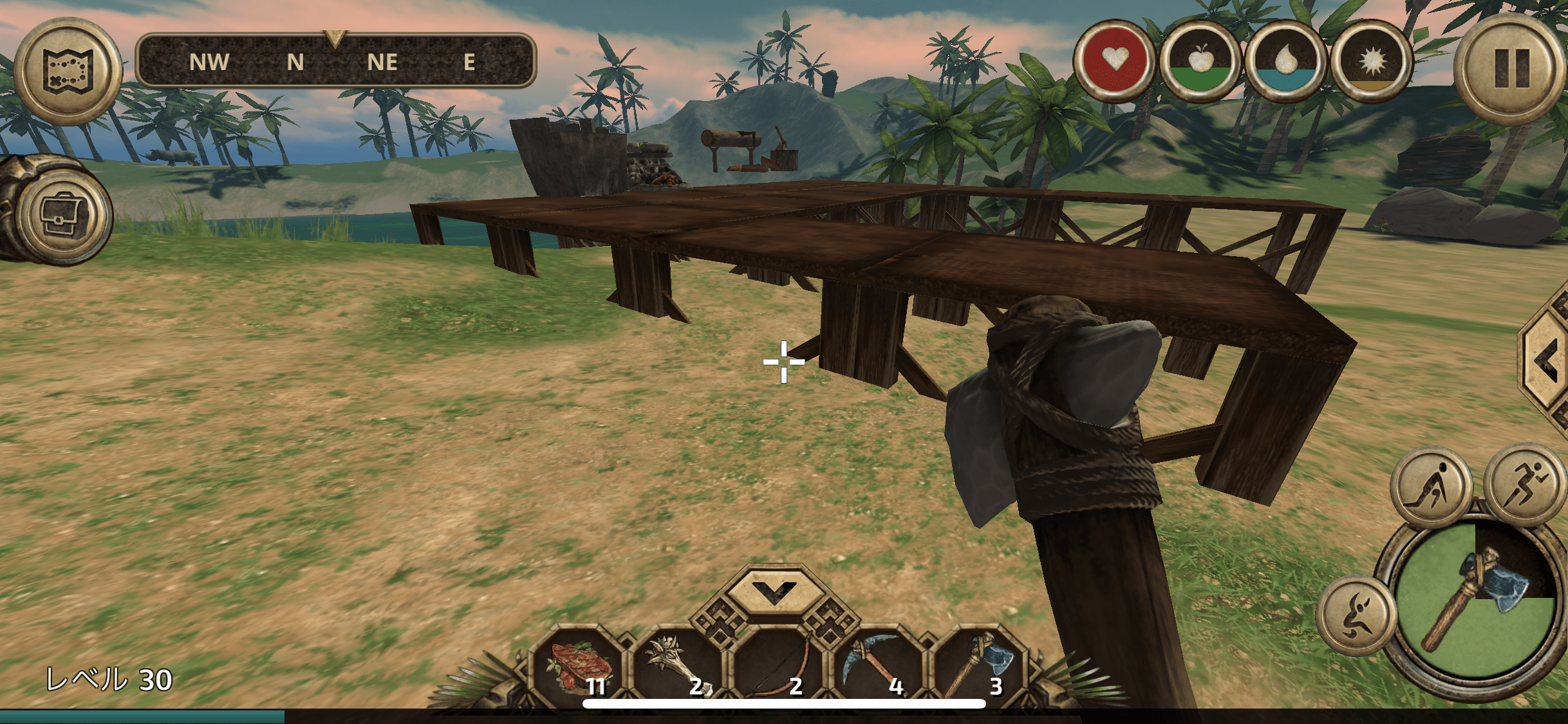
Task: Tap the jump button
Action: point(1356,616)
